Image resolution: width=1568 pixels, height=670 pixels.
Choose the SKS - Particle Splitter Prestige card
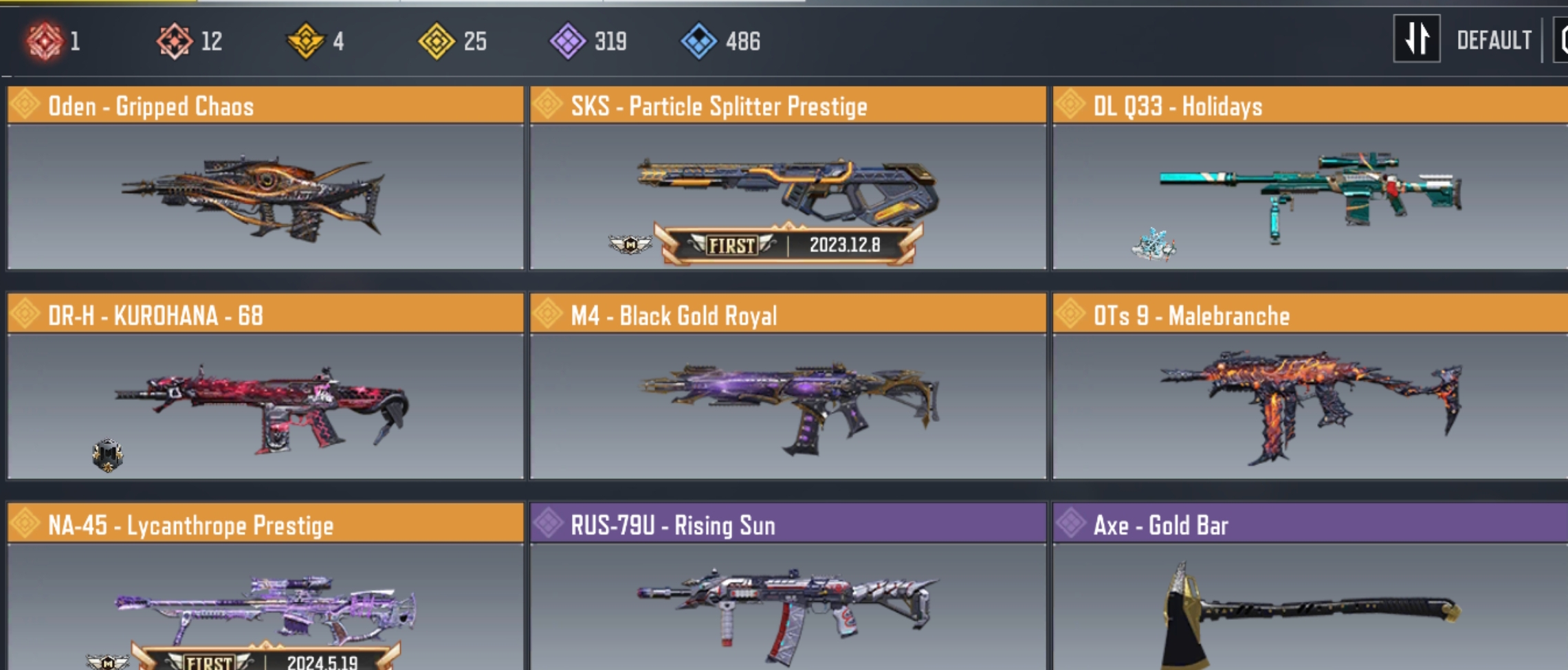pos(788,179)
